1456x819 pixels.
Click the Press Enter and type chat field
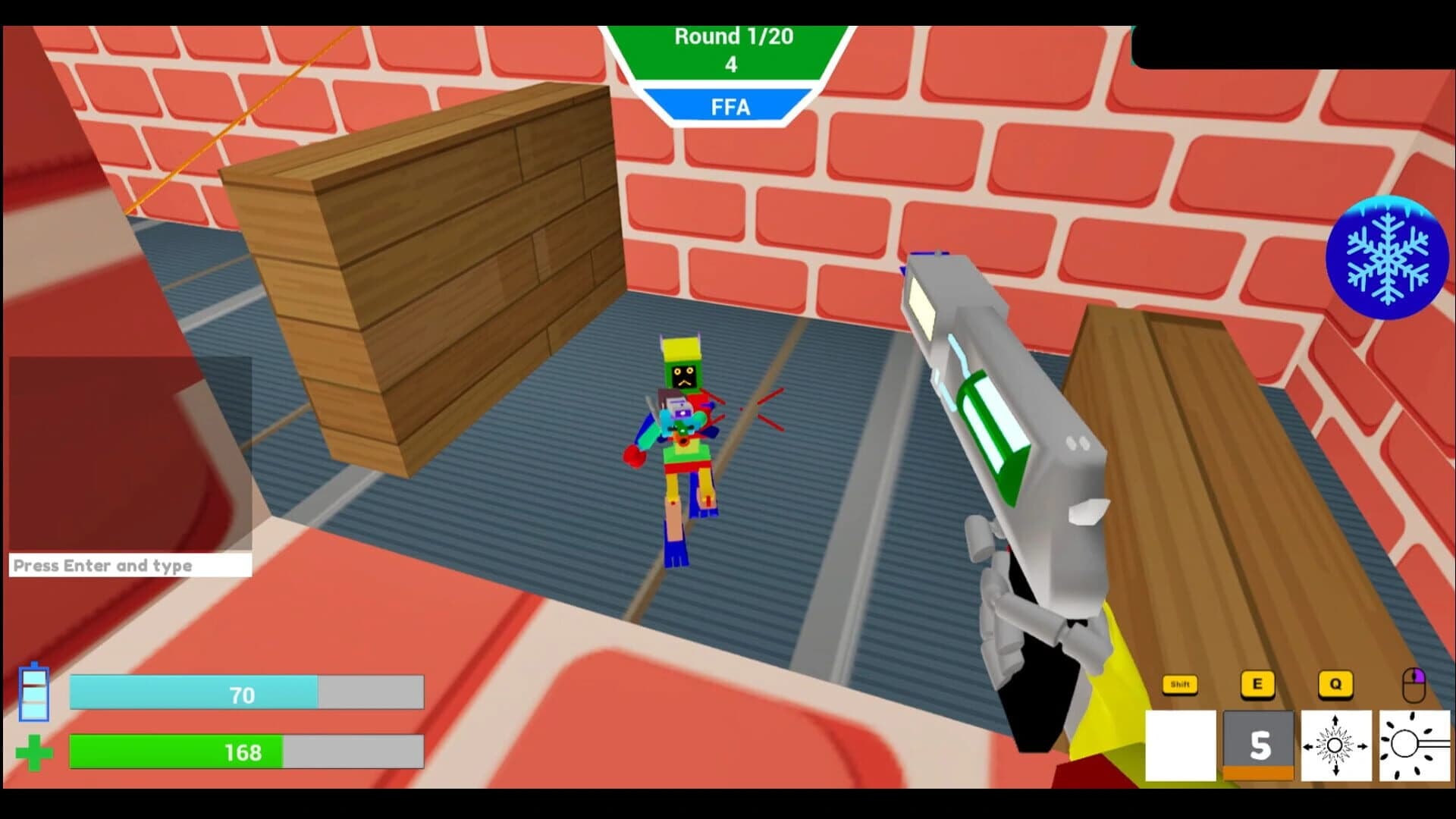point(129,566)
